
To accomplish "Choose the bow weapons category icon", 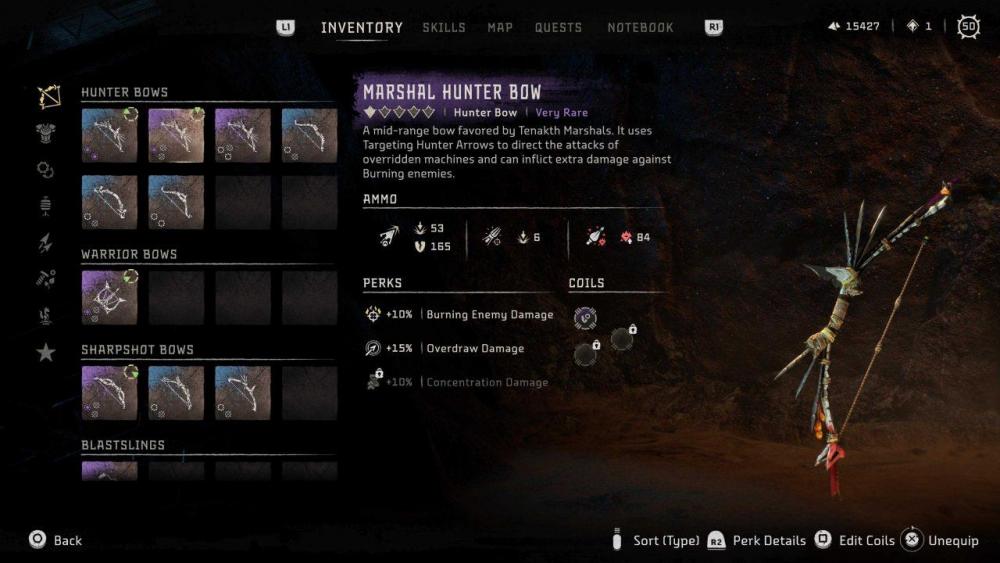I will (46, 97).
